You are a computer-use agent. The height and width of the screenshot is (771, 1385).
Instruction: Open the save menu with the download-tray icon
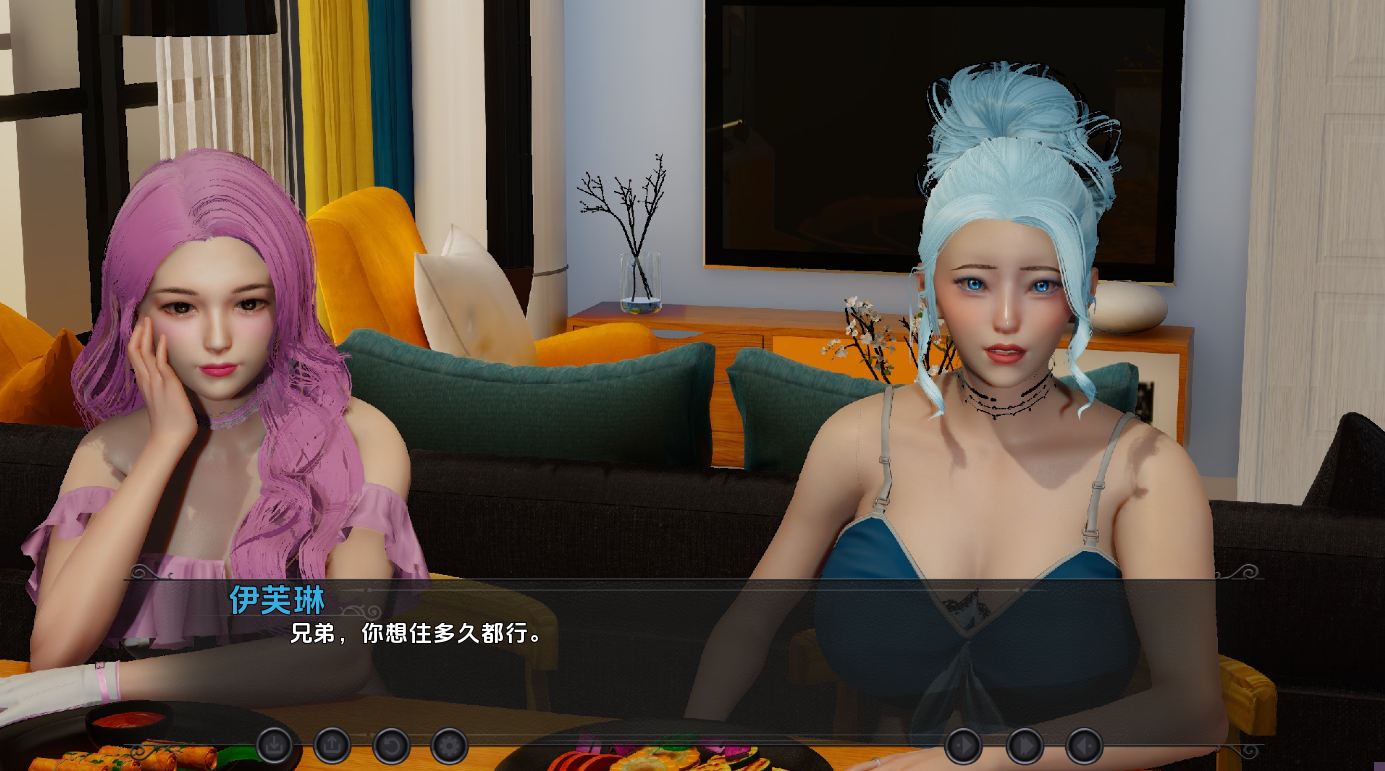(274, 745)
